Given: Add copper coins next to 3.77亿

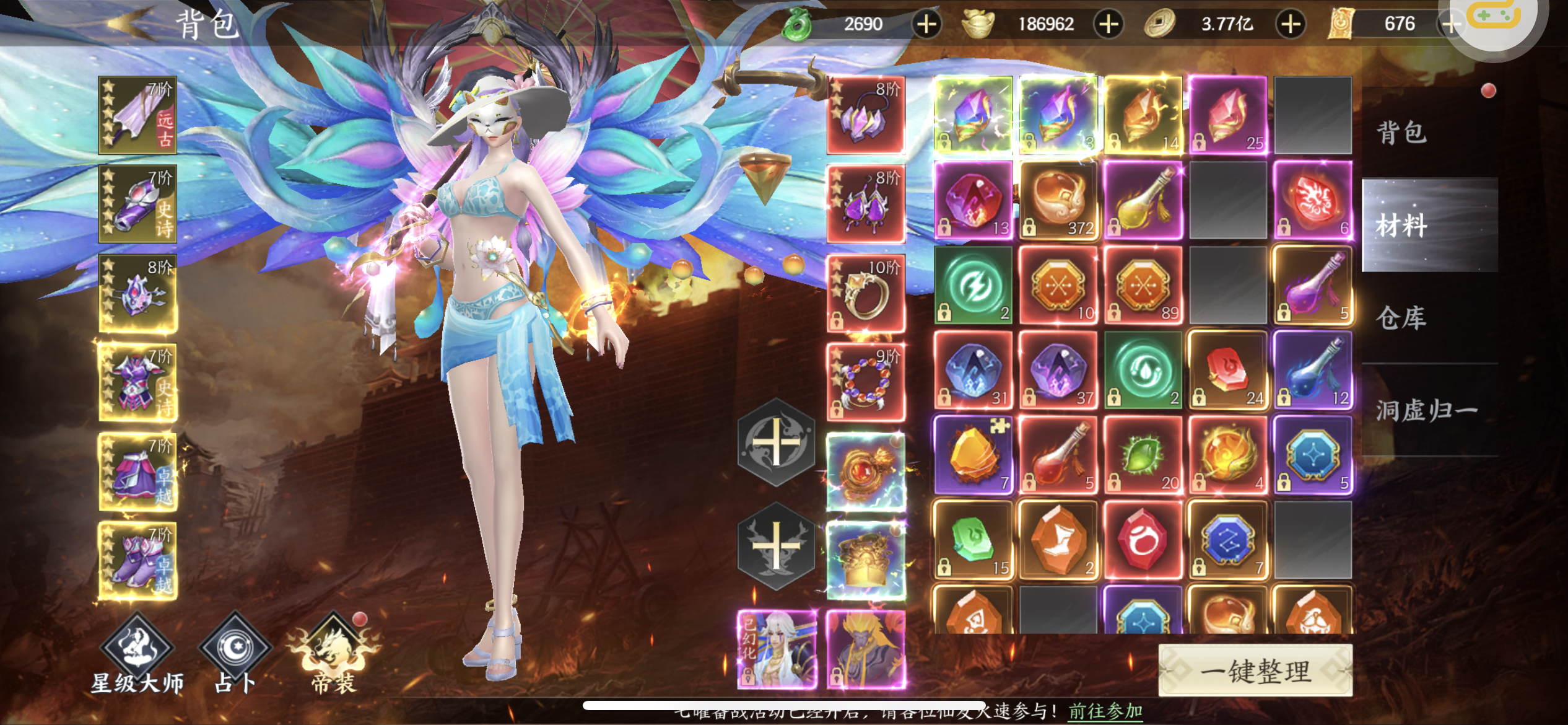Looking at the screenshot, I should coord(1291,24).
